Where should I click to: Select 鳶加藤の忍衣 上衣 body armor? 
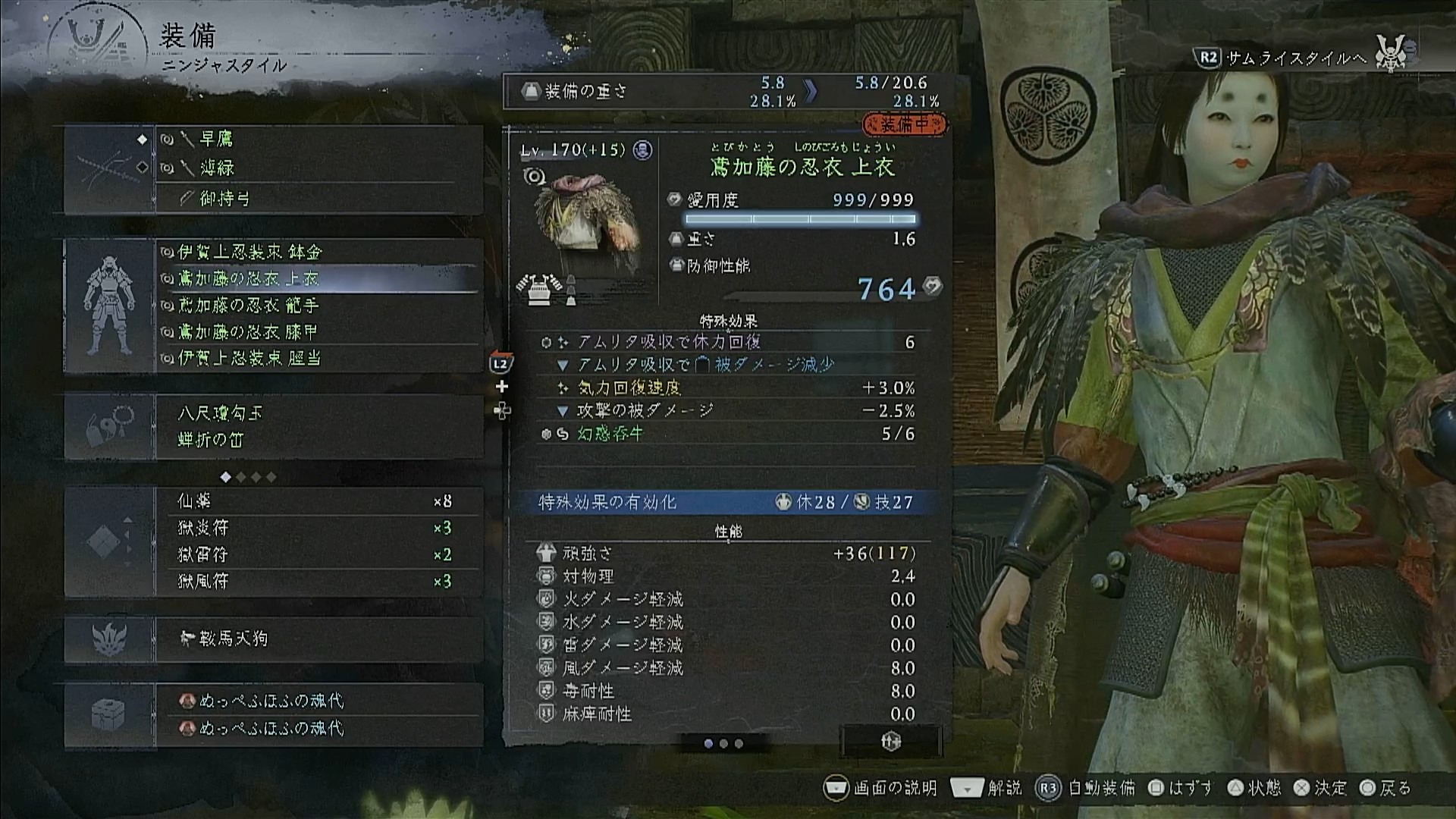(x=318, y=279)
